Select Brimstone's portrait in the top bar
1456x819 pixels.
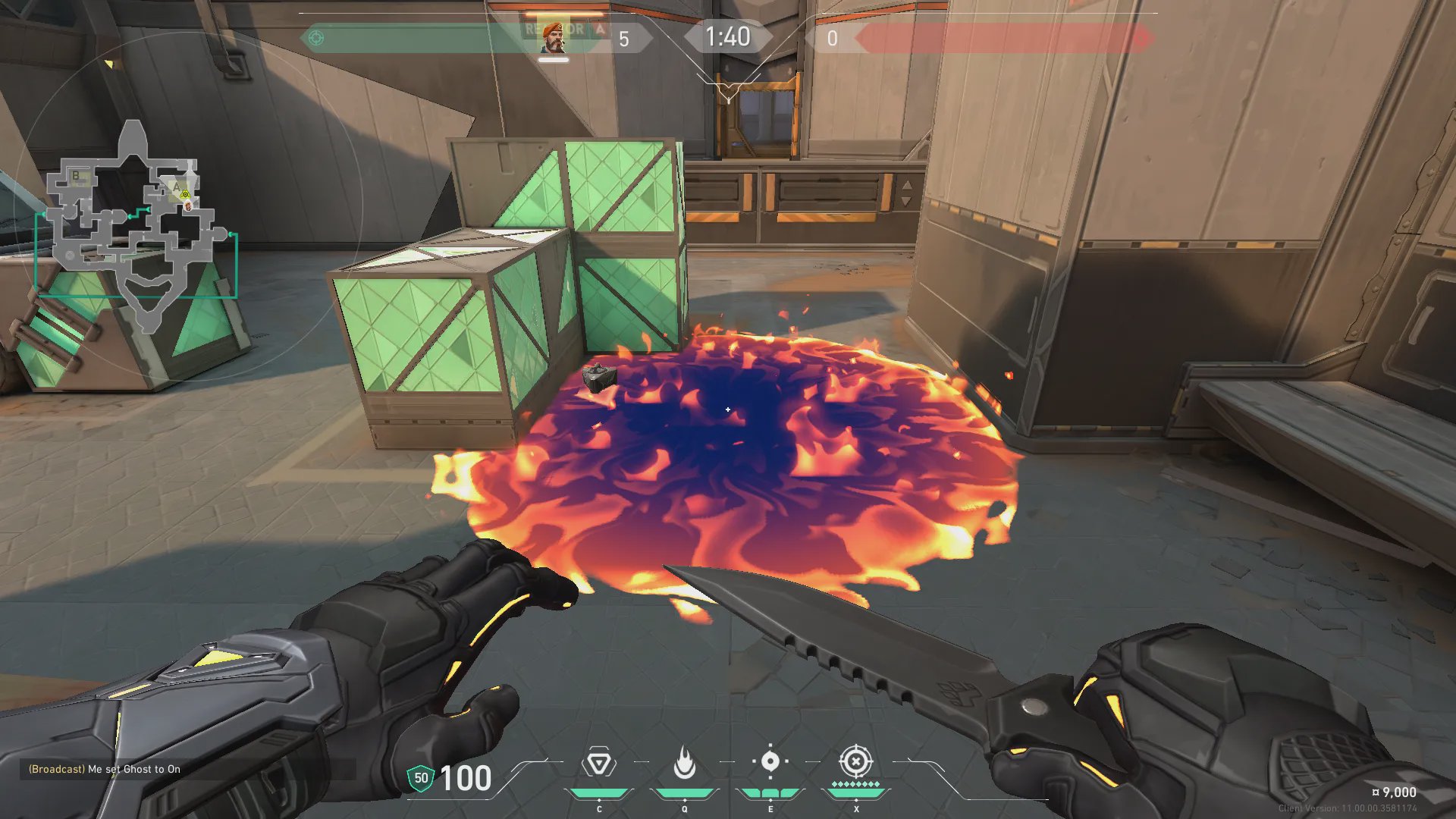pos(554,38)
